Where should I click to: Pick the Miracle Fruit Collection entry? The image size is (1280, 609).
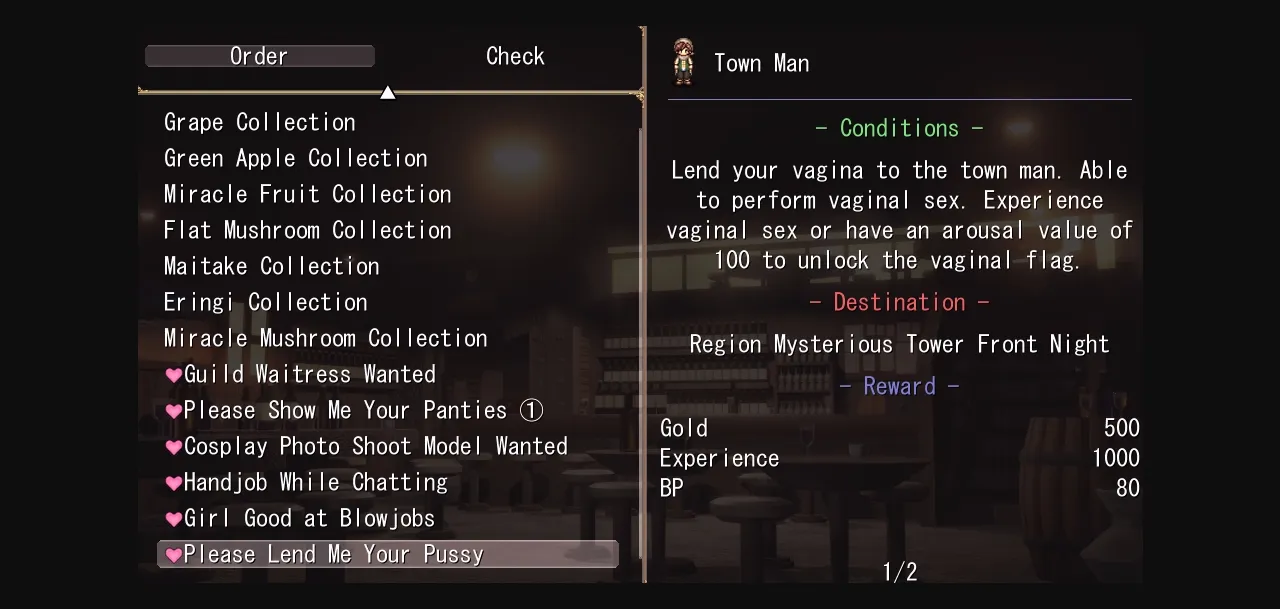pos(308,194)
